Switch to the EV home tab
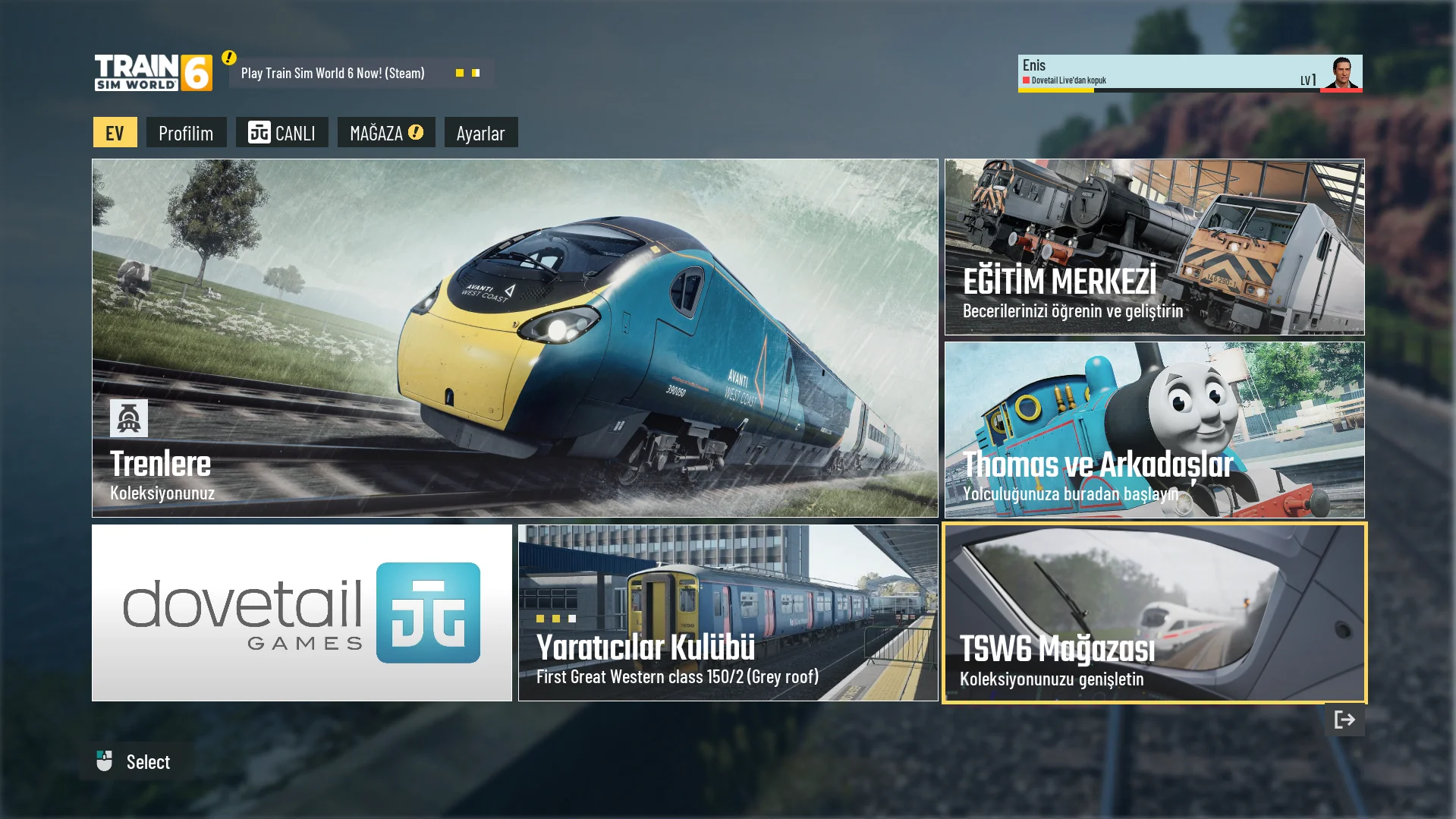This screenshot has height=819, width=1456. [x=115, y=133]
